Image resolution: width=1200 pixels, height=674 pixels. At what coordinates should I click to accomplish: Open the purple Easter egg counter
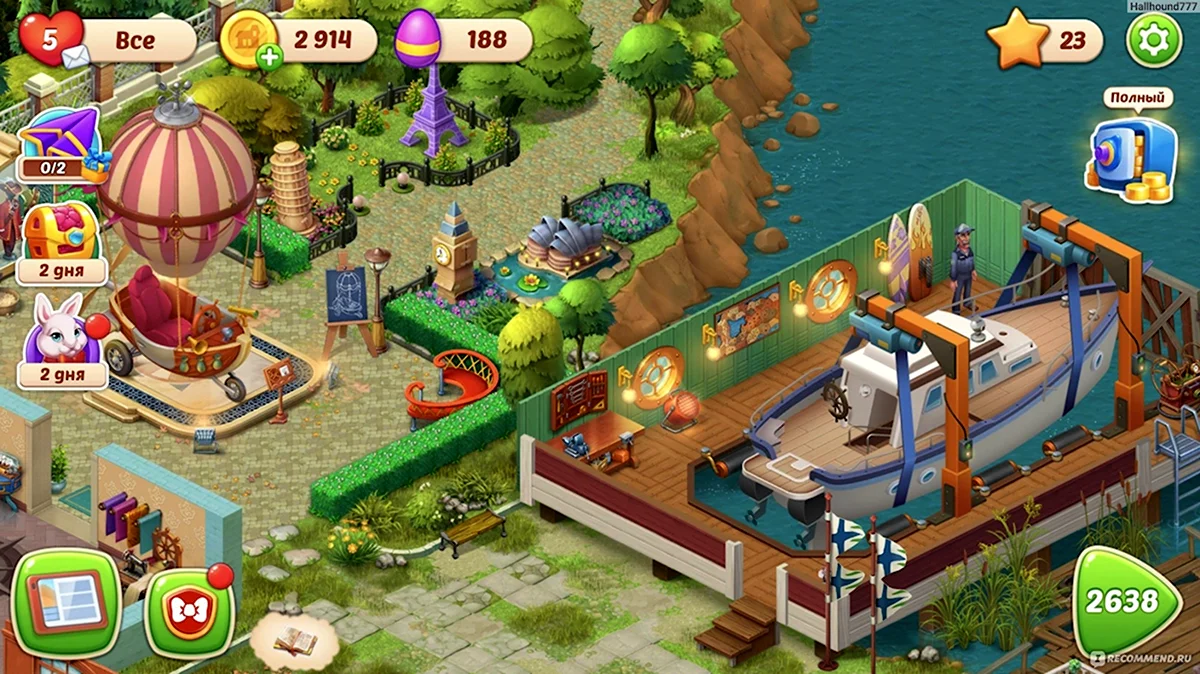pyautogui.click(x=419, y=39)
